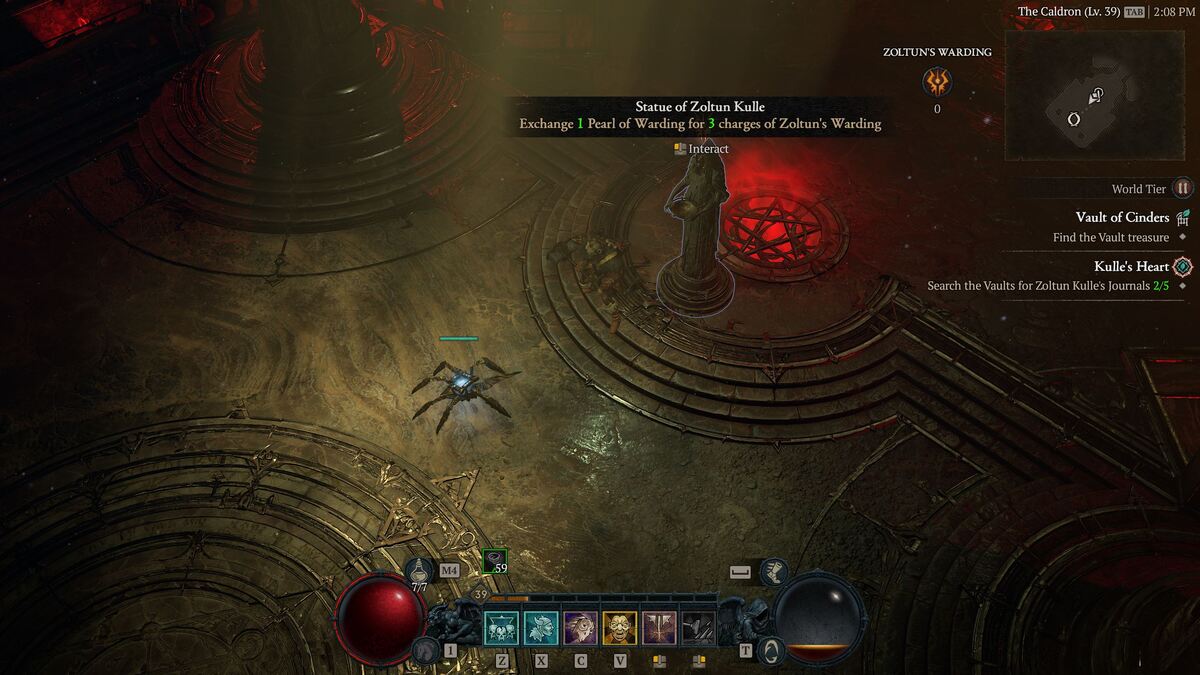Viewport: 1200px width, 675px height.
Task: Drink the healing potion
Action: [420, 573]
